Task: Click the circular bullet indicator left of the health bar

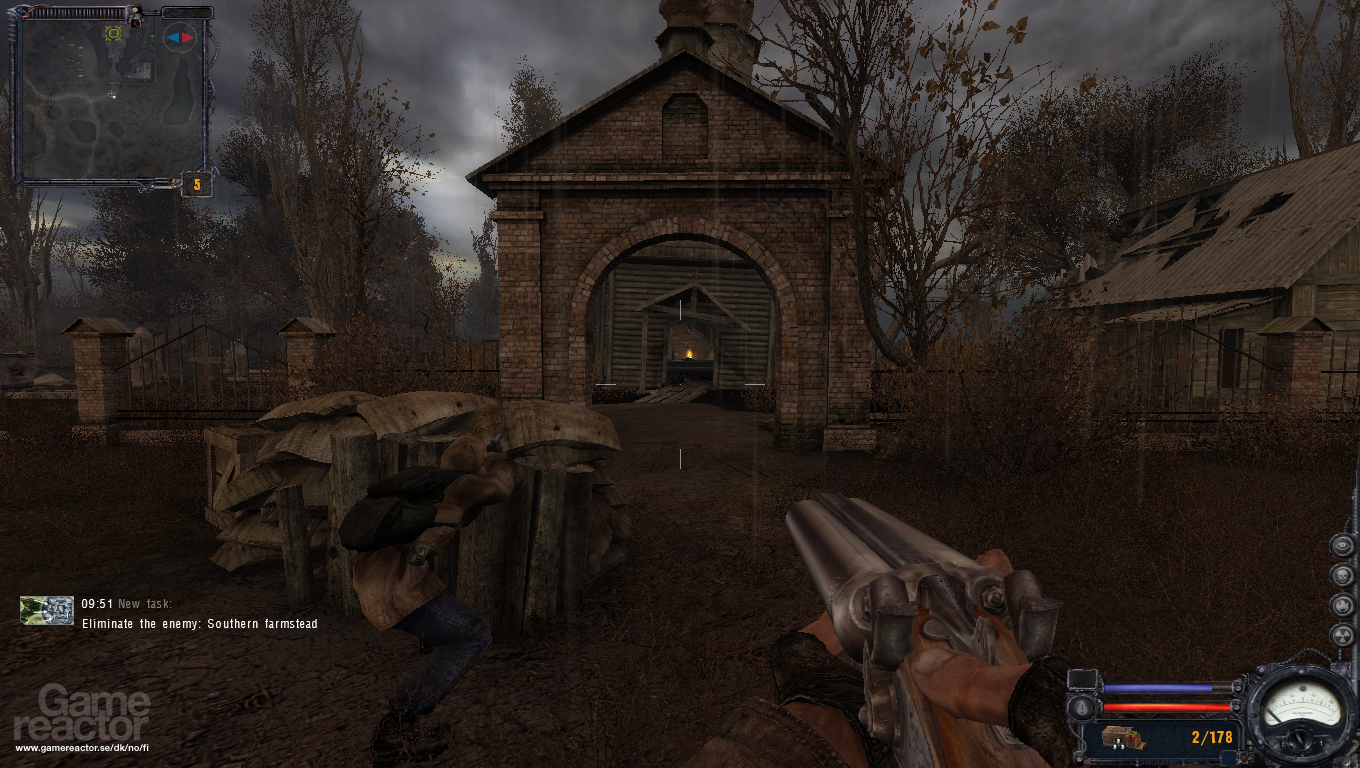Action: pos(1081,707)
